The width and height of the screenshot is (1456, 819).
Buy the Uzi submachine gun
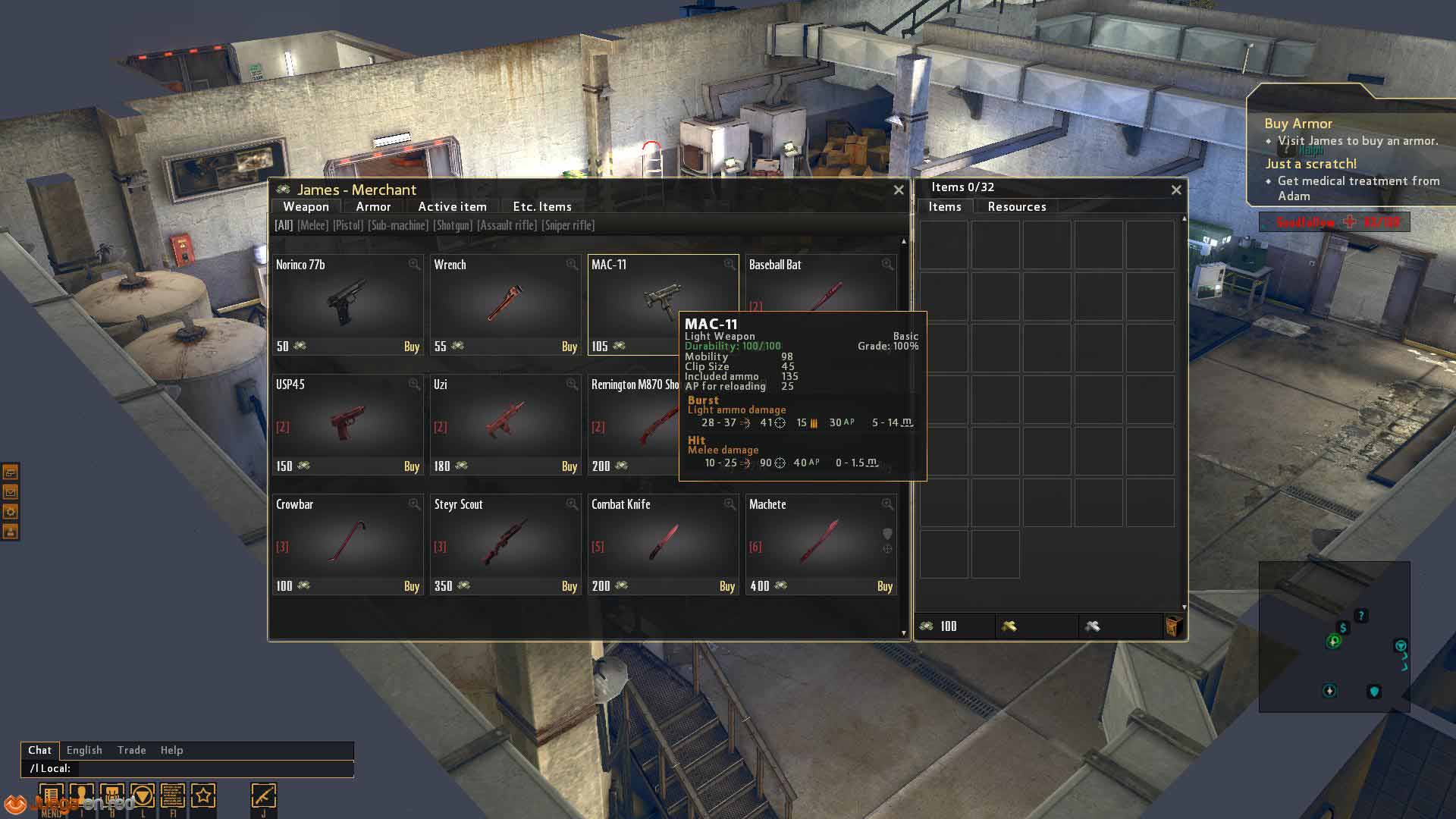coord(569,466)
